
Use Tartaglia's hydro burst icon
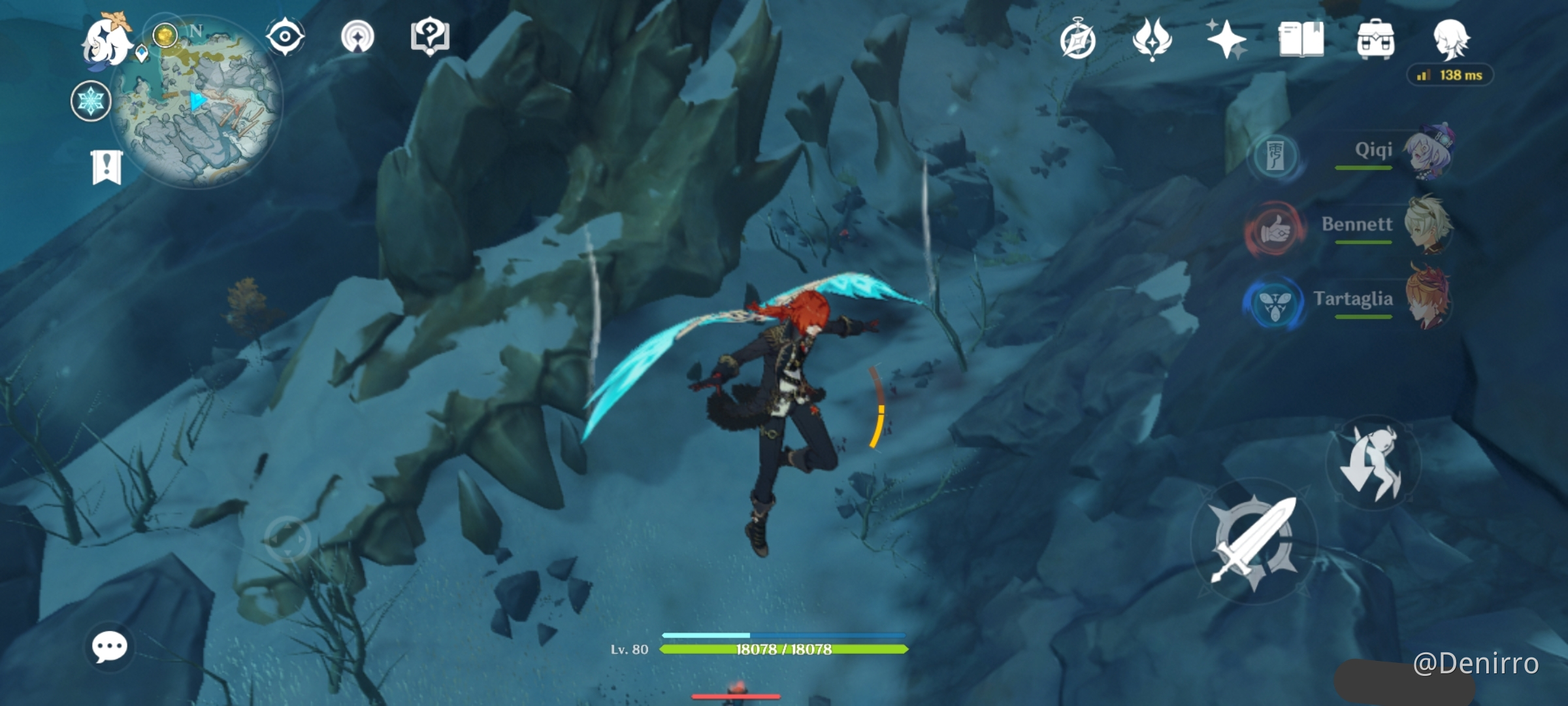click(1274, 305)
